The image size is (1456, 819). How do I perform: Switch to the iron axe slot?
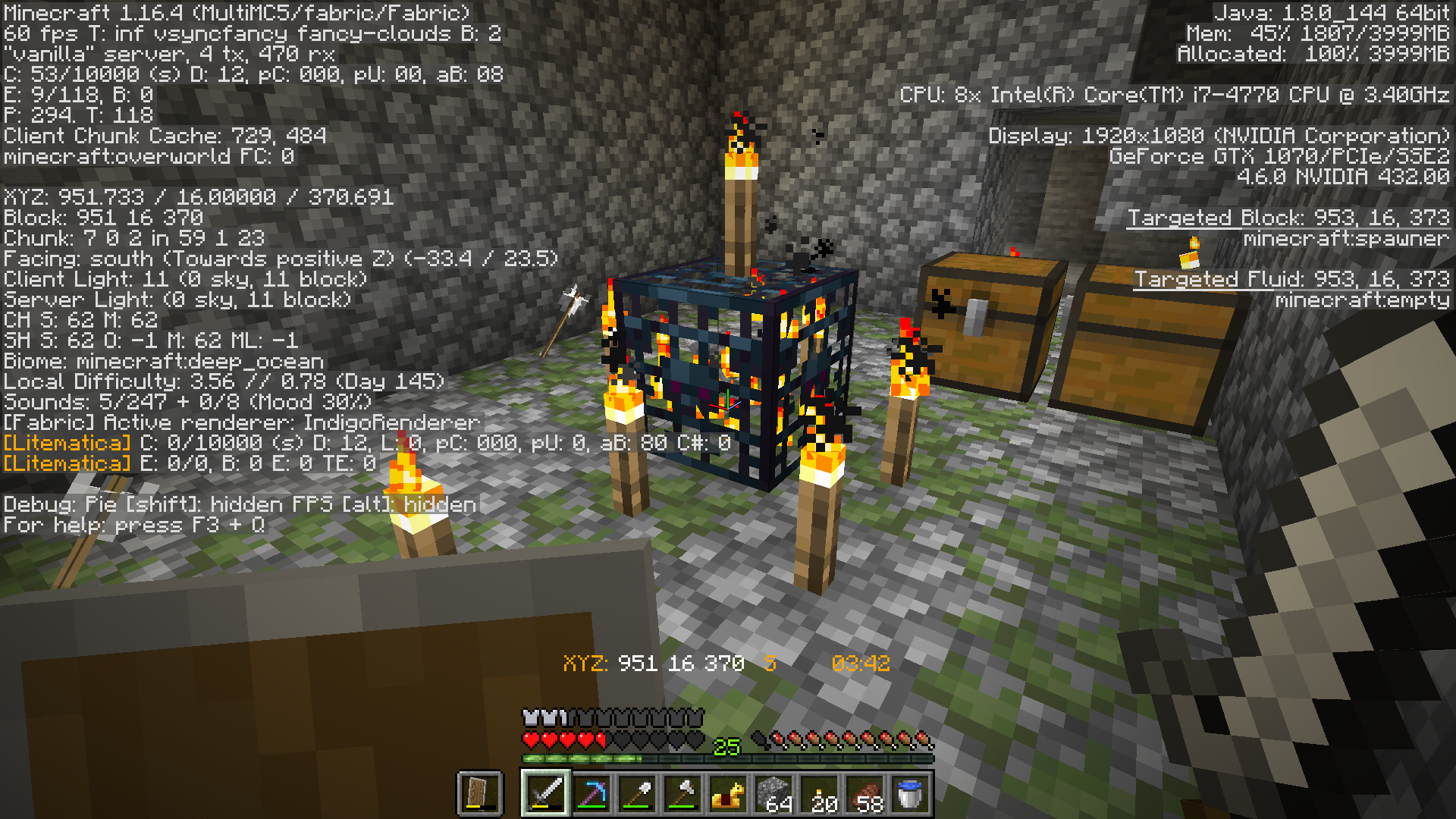[x=682, y=793]
